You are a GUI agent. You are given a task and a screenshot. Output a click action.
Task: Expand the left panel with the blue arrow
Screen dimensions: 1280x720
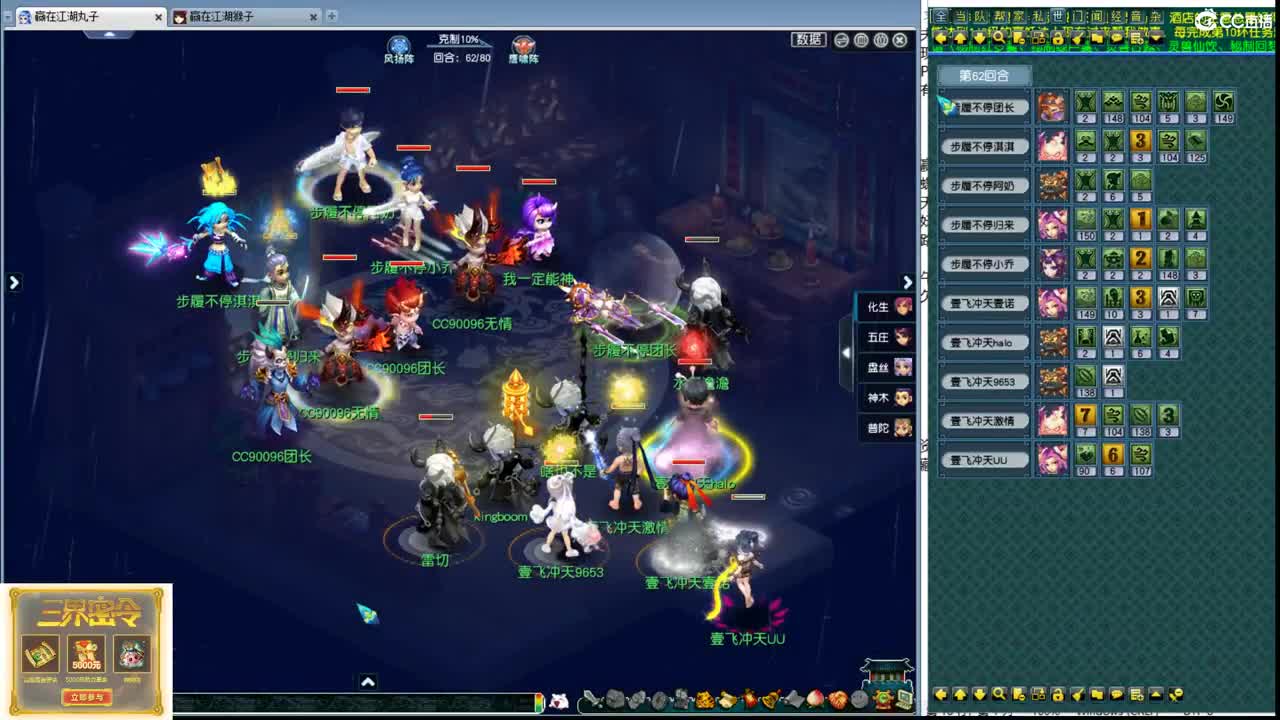point(13,283)
